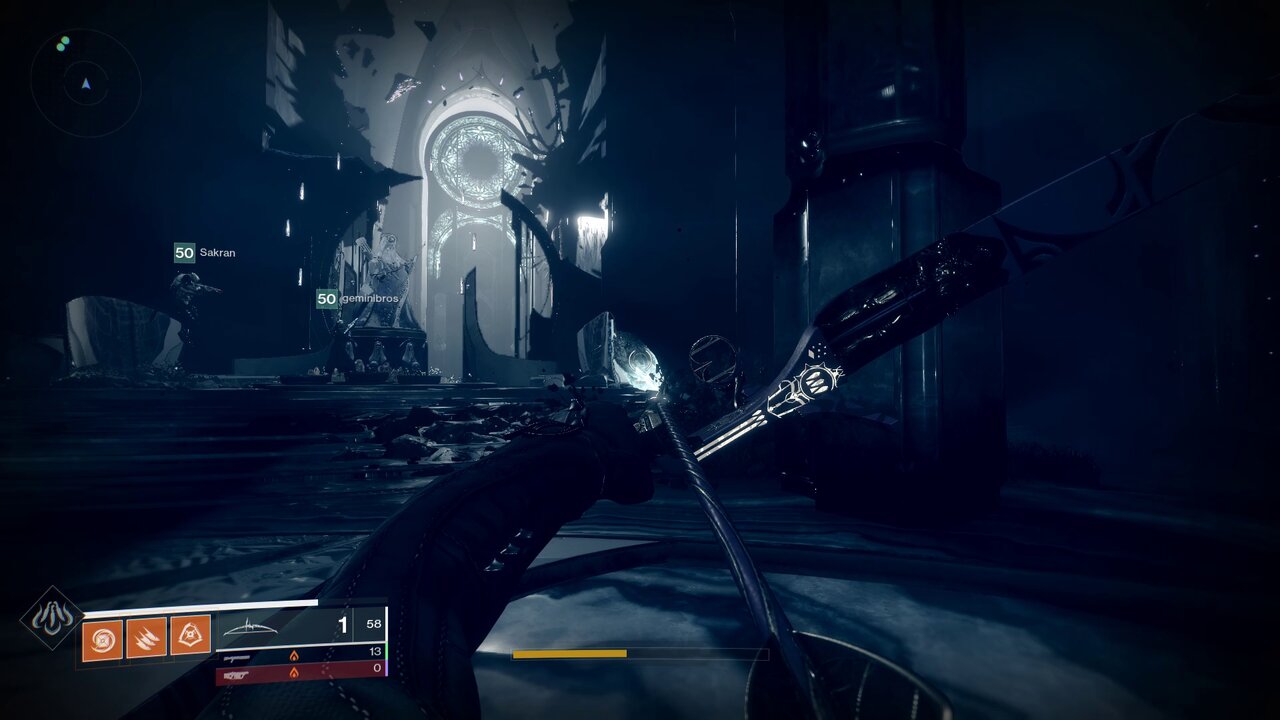
Task: Activate the super ability diamond icon
Action: click(x=52, y=618)
